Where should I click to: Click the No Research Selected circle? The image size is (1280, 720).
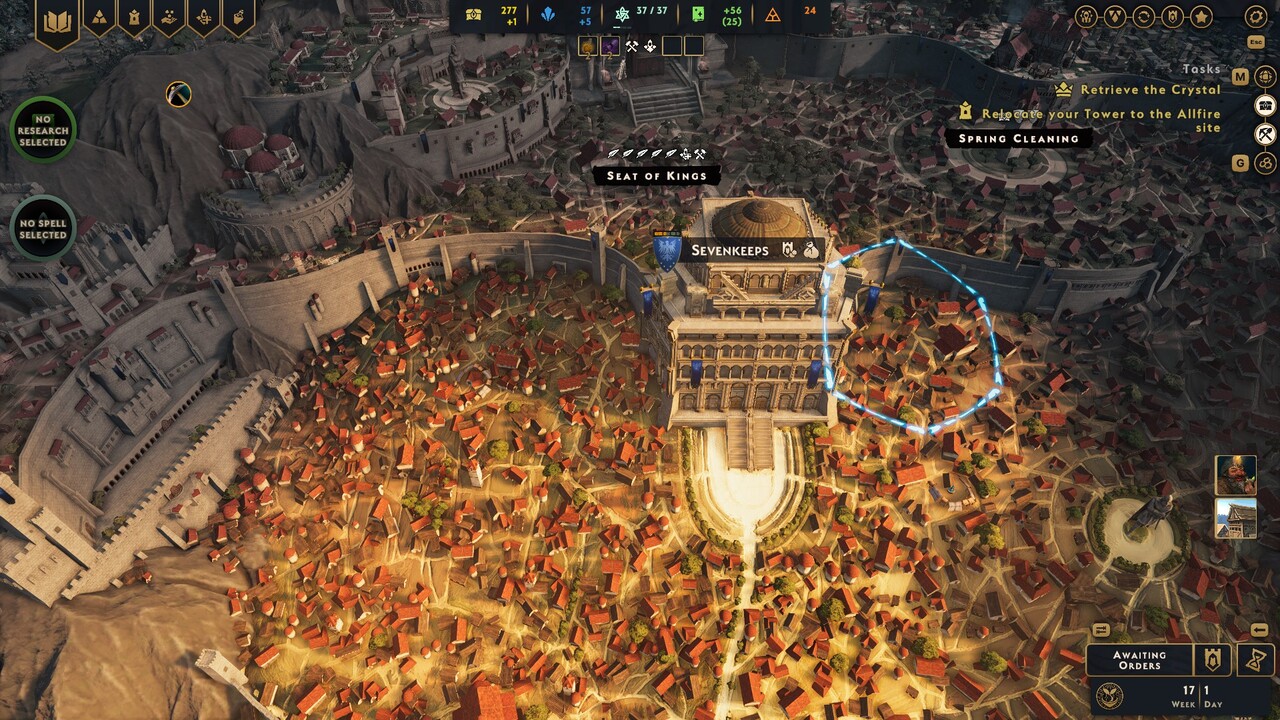[43, 130]
